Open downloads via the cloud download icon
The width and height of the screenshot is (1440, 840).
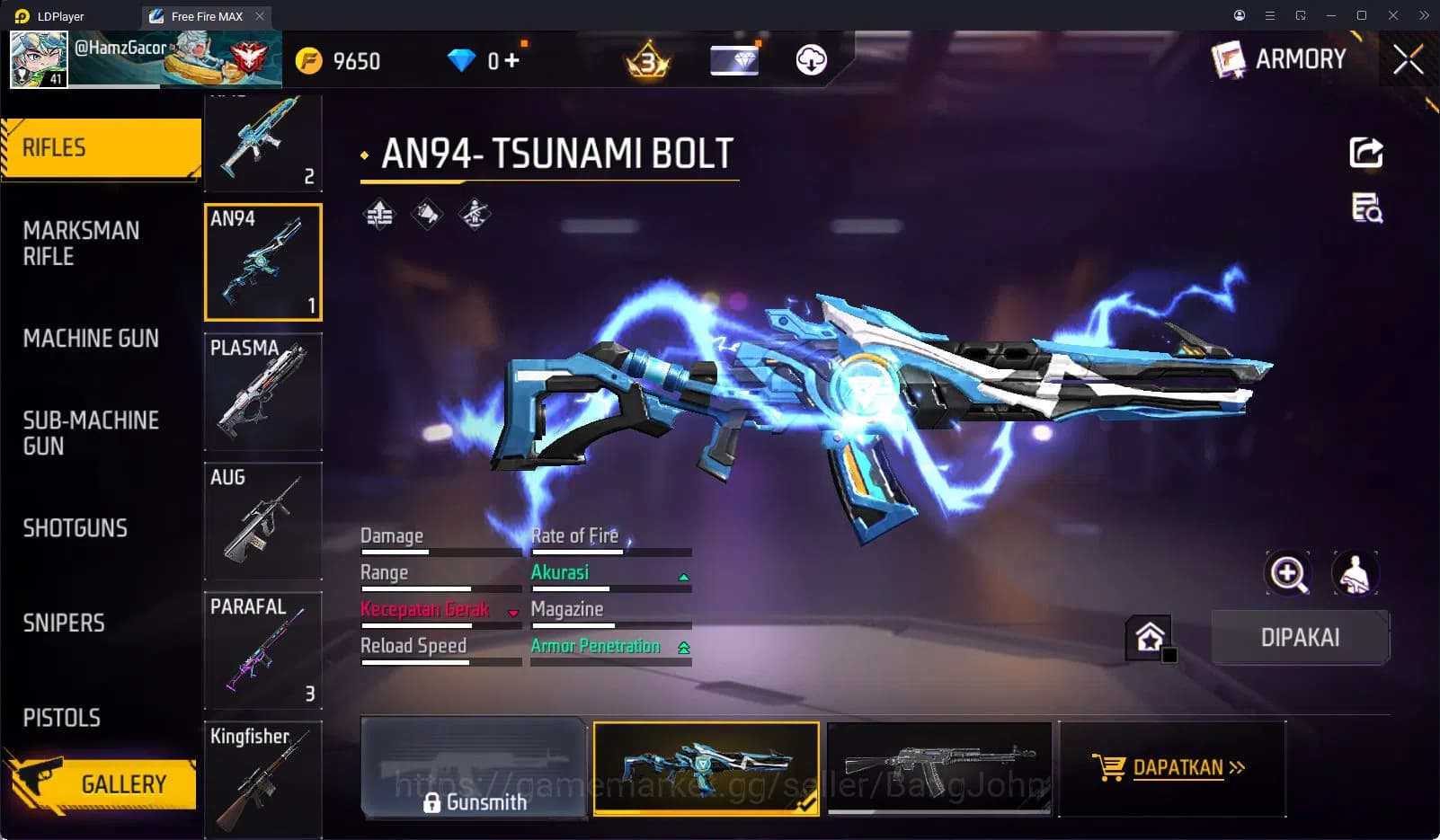(x=810, y=60)
